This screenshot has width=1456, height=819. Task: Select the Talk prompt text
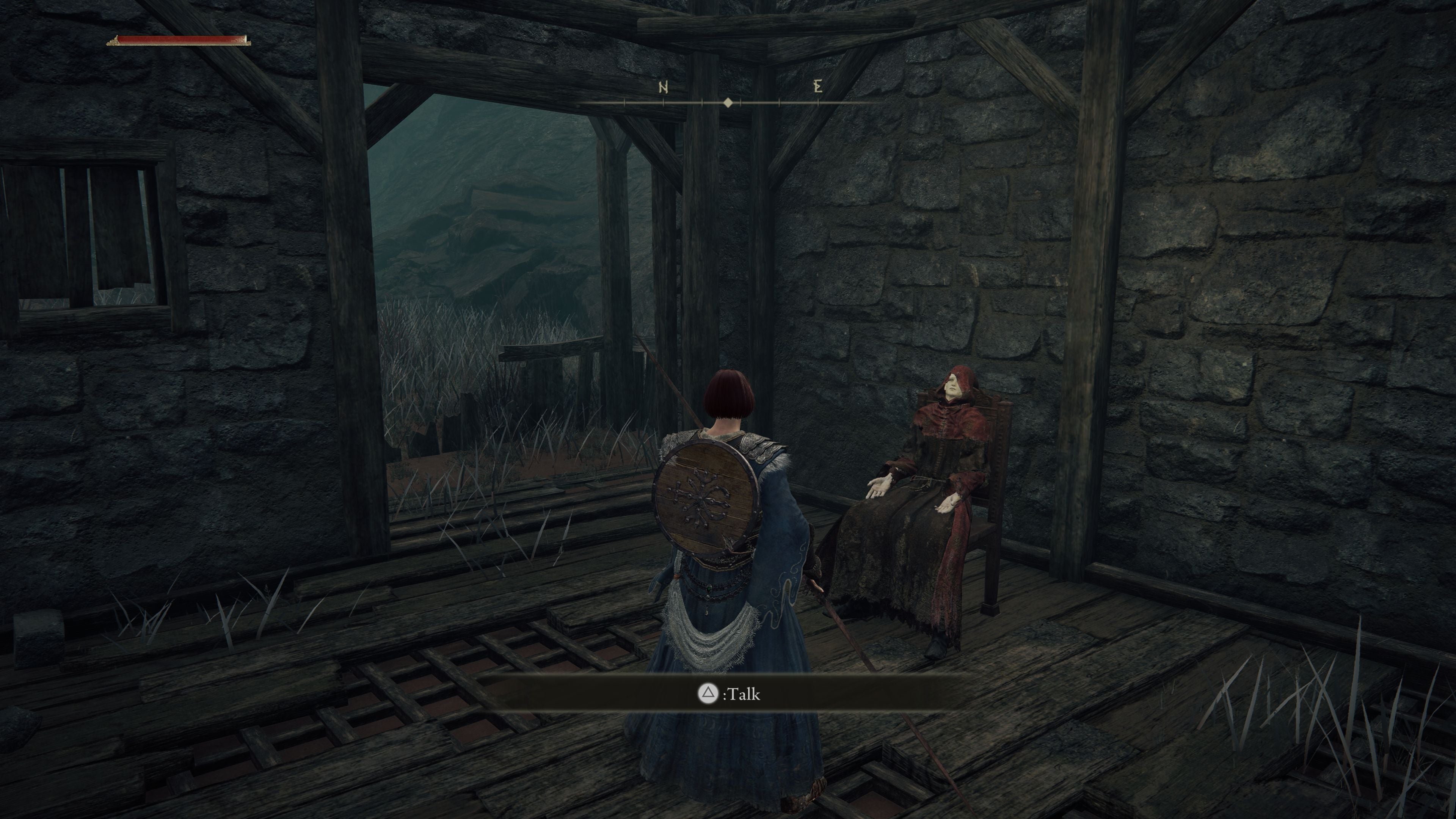click(x=743, y=695)
